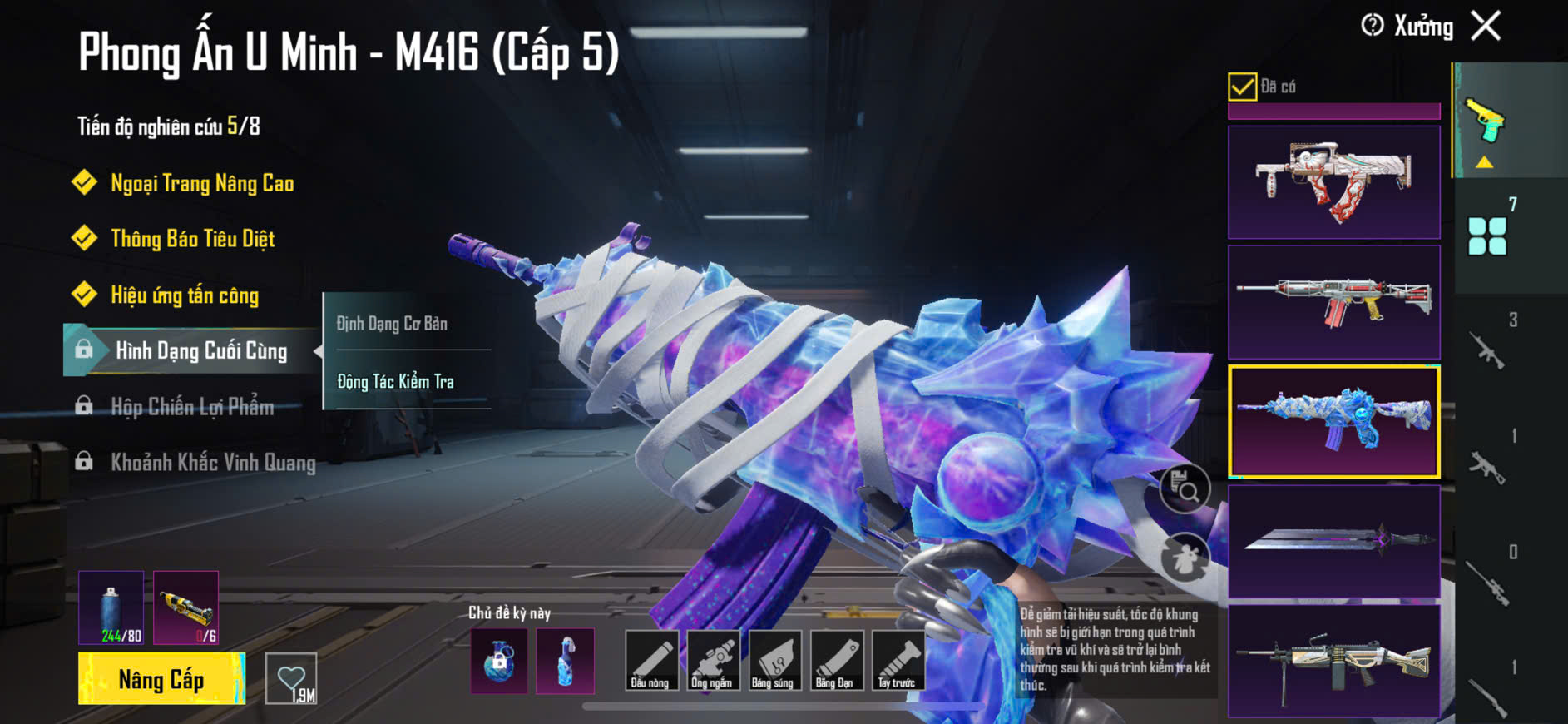Toggle the Đã có owned checkbox
Viewport: 1568px width, 724px height.
[1242, 87]
